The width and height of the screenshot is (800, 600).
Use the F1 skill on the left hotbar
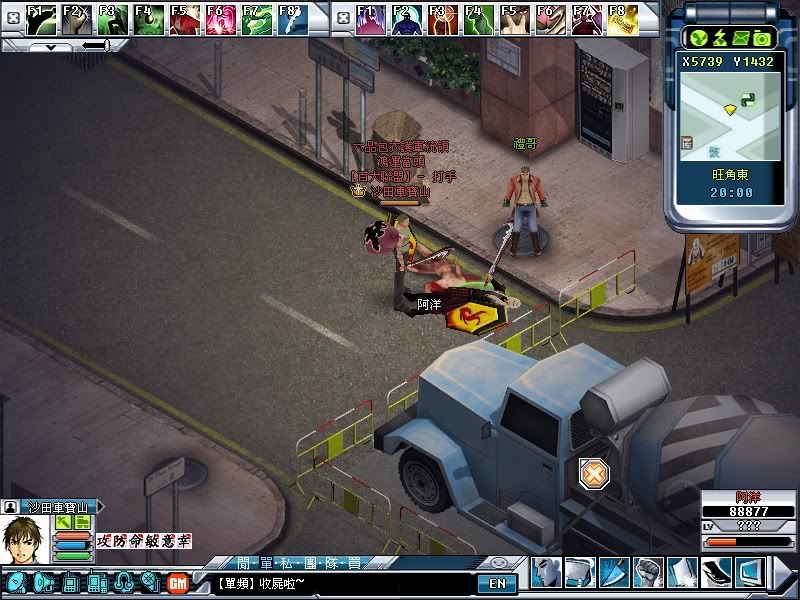click(x=40, y=19)
